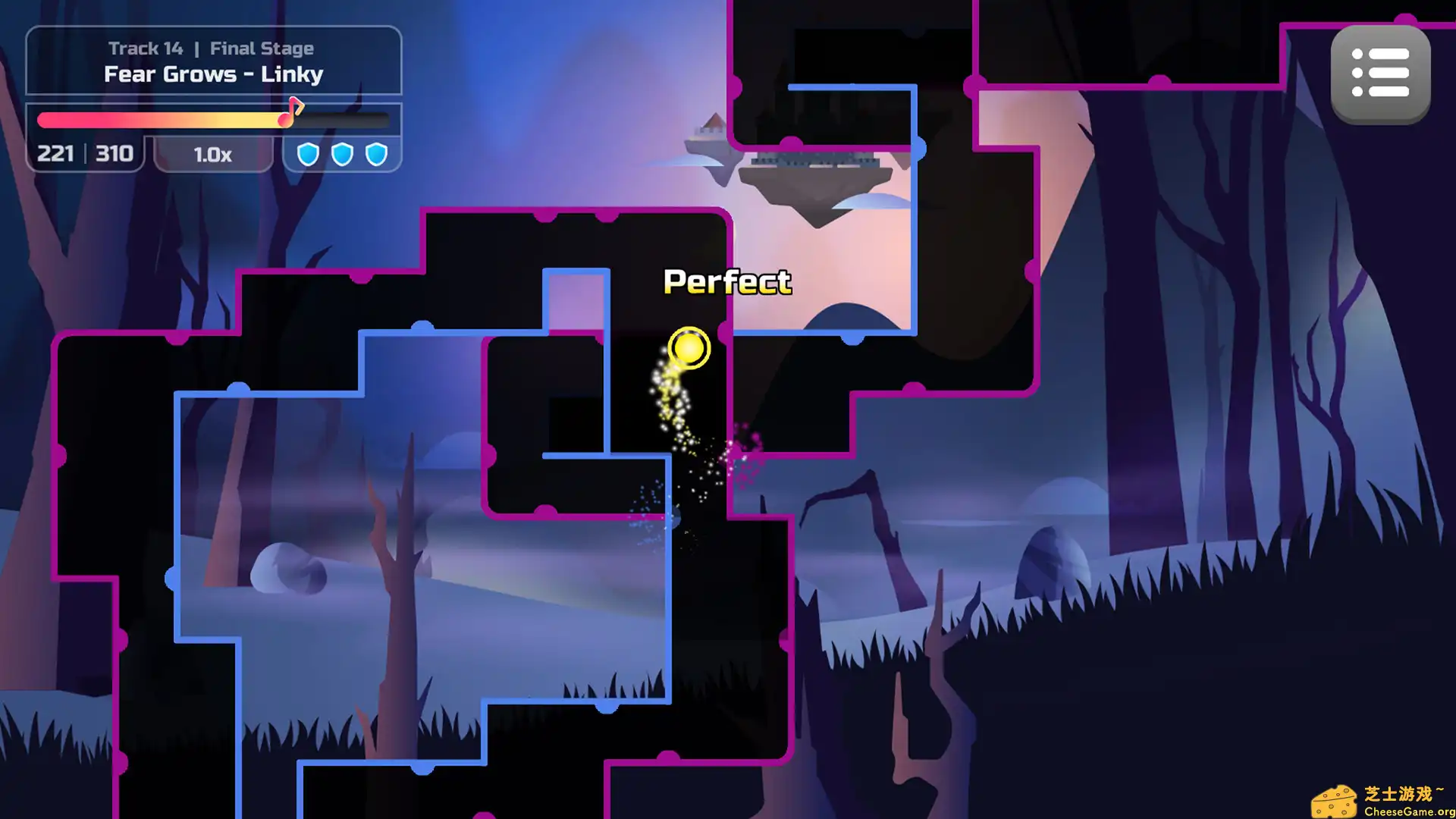Open the list menu button
Viewport: 1456px width, 819px height.
1380,74
